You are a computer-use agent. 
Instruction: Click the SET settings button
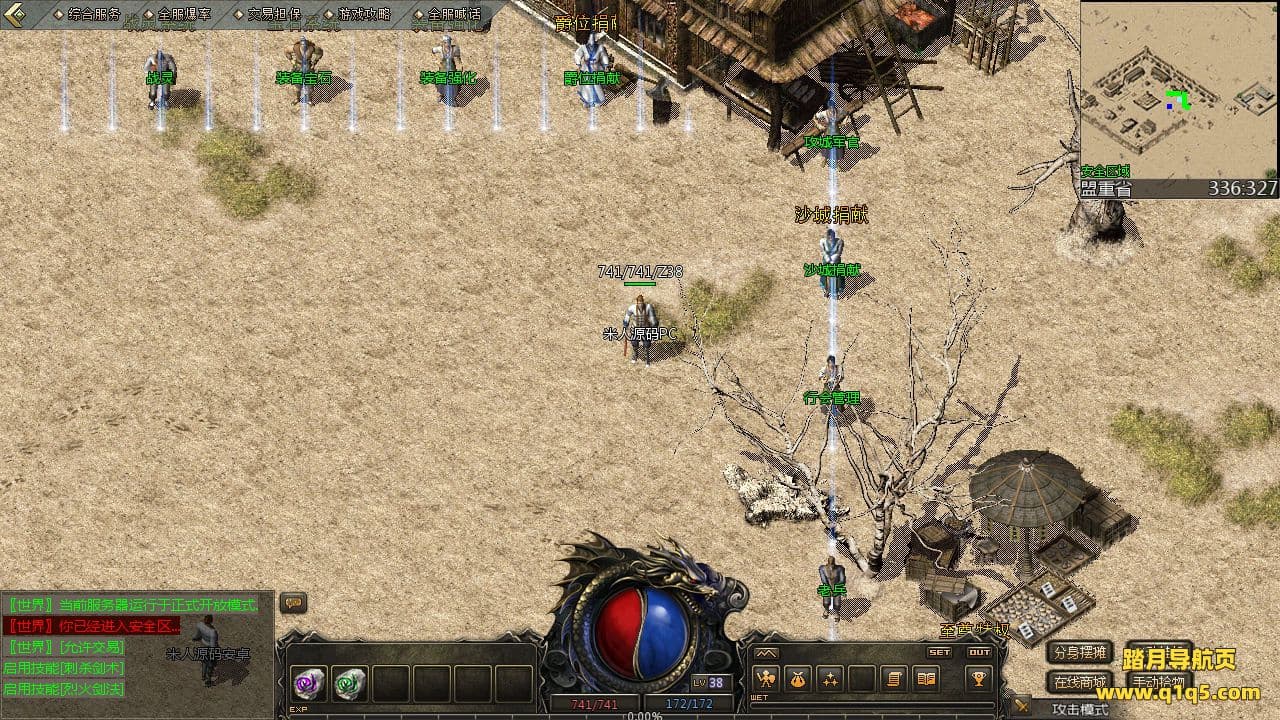pos(940,652)
